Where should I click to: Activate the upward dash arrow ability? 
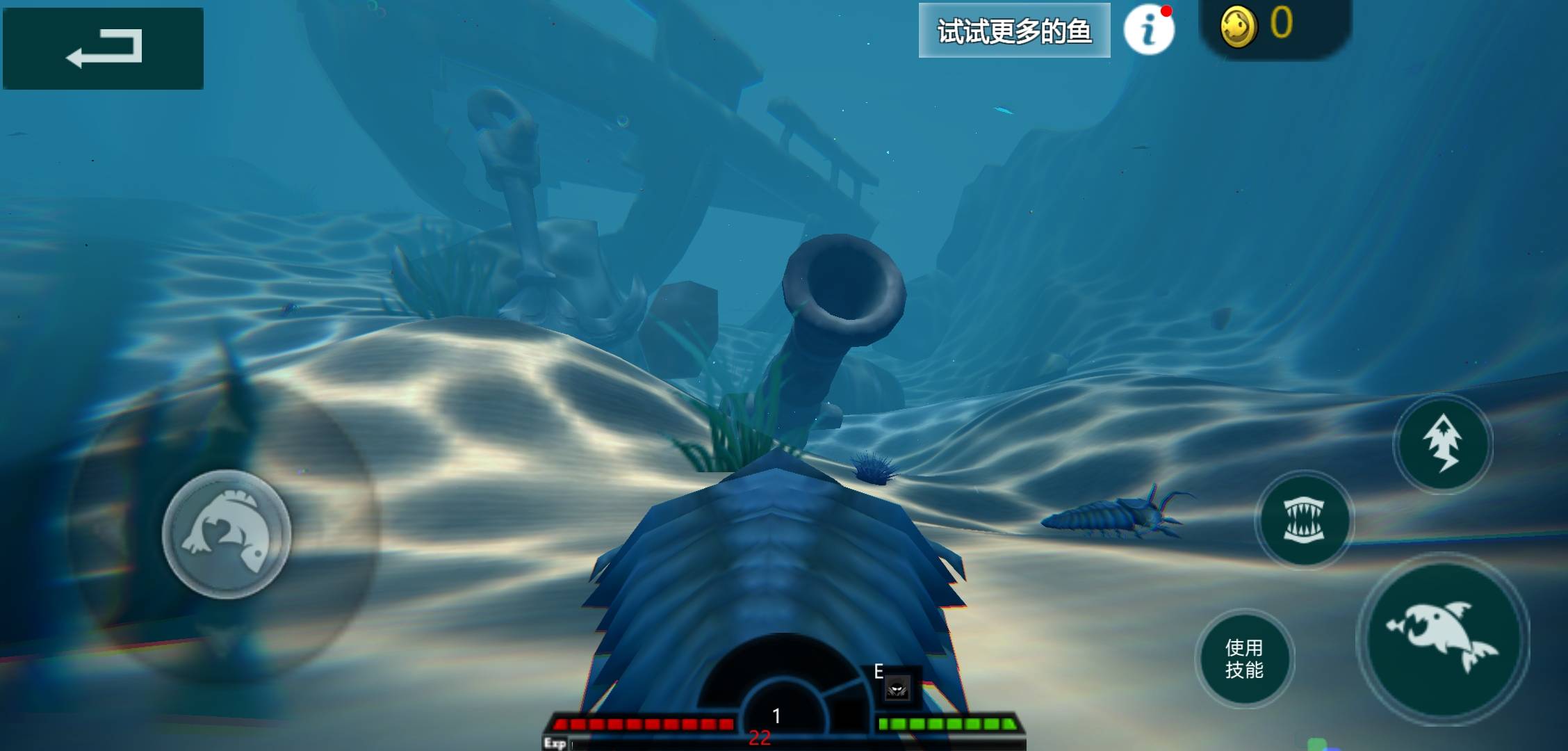[1443, 444]
